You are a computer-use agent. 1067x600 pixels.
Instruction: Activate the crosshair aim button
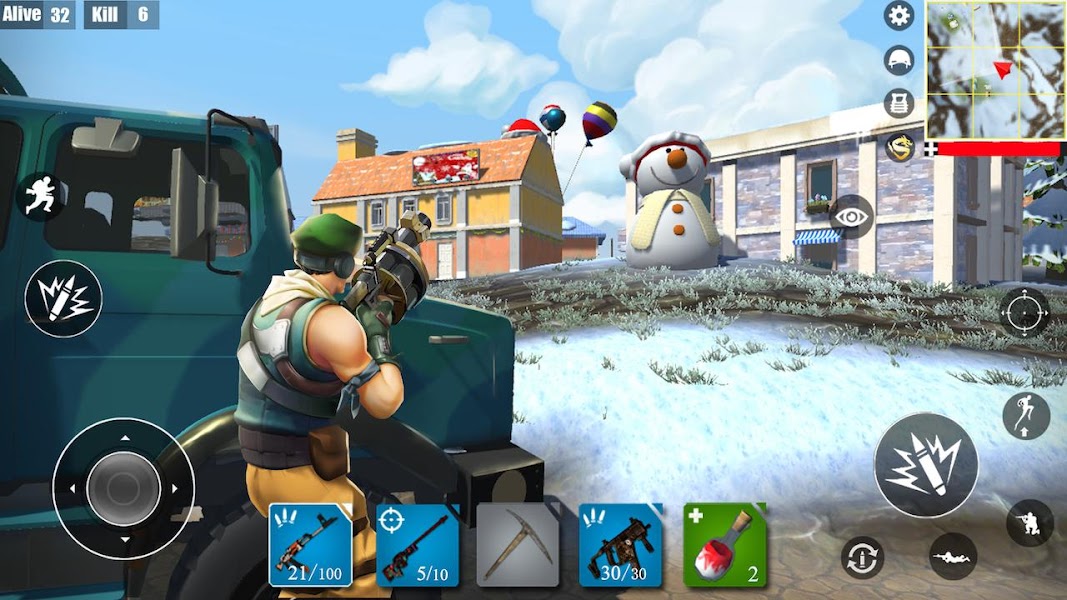point(1024,312)
